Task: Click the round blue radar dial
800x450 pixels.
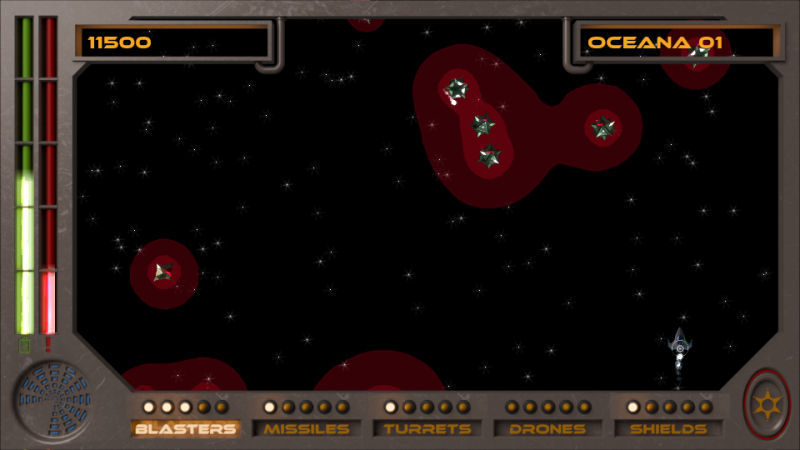Action: [x=52, y=401]
